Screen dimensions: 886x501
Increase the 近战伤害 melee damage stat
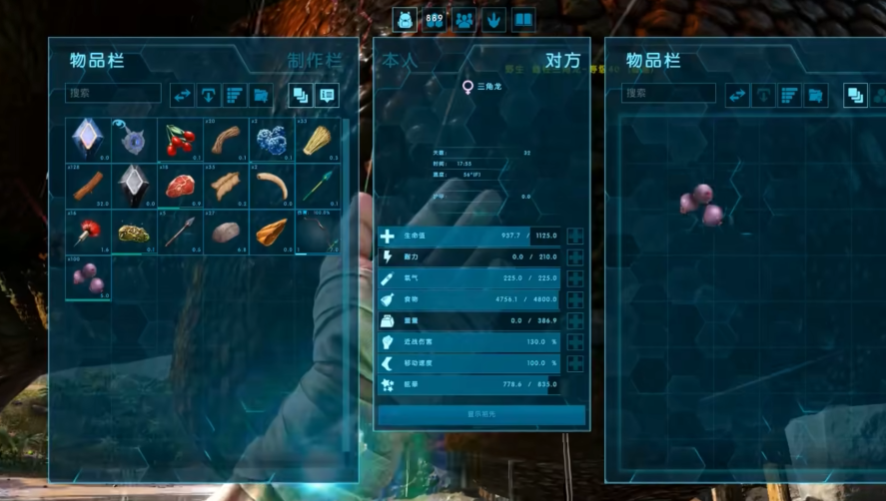tap(575, 342)
